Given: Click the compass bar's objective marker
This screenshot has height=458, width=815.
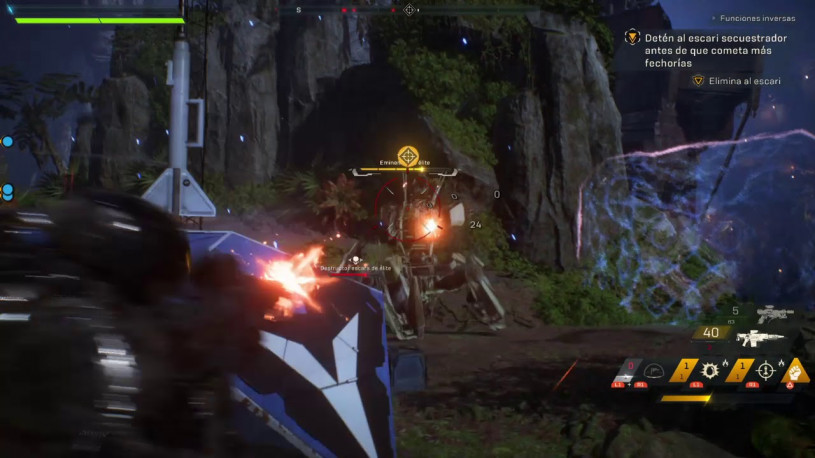Looking at the screenshot, I should click(409, 9).
